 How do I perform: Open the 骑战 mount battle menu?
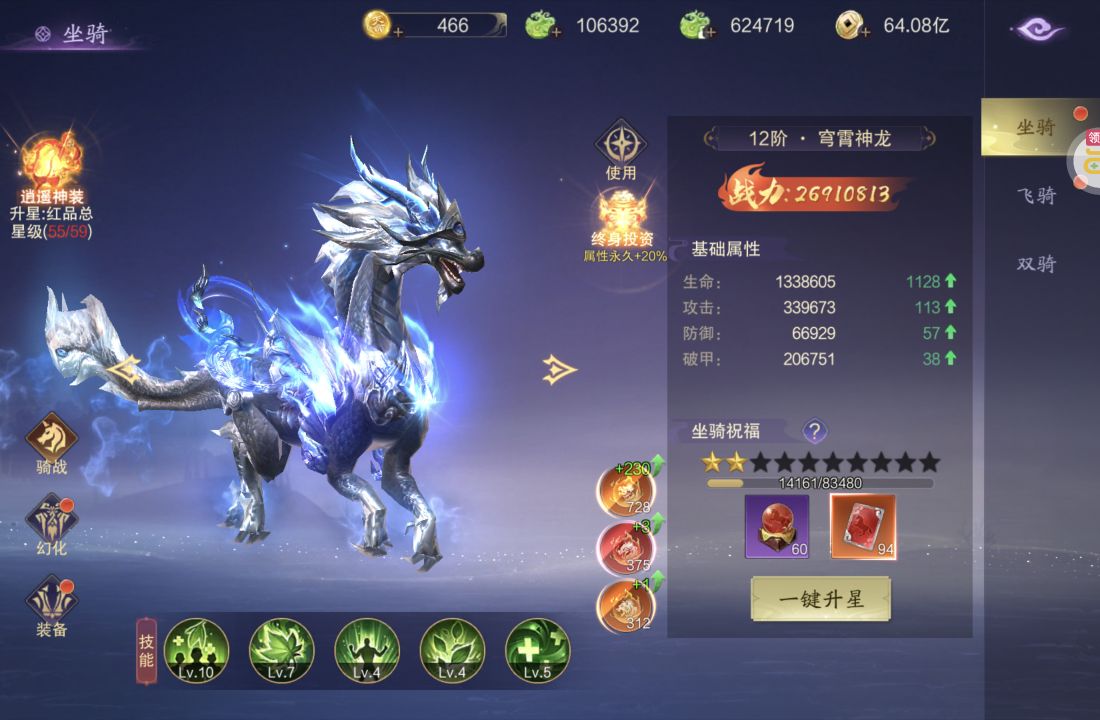pos(51,440)
